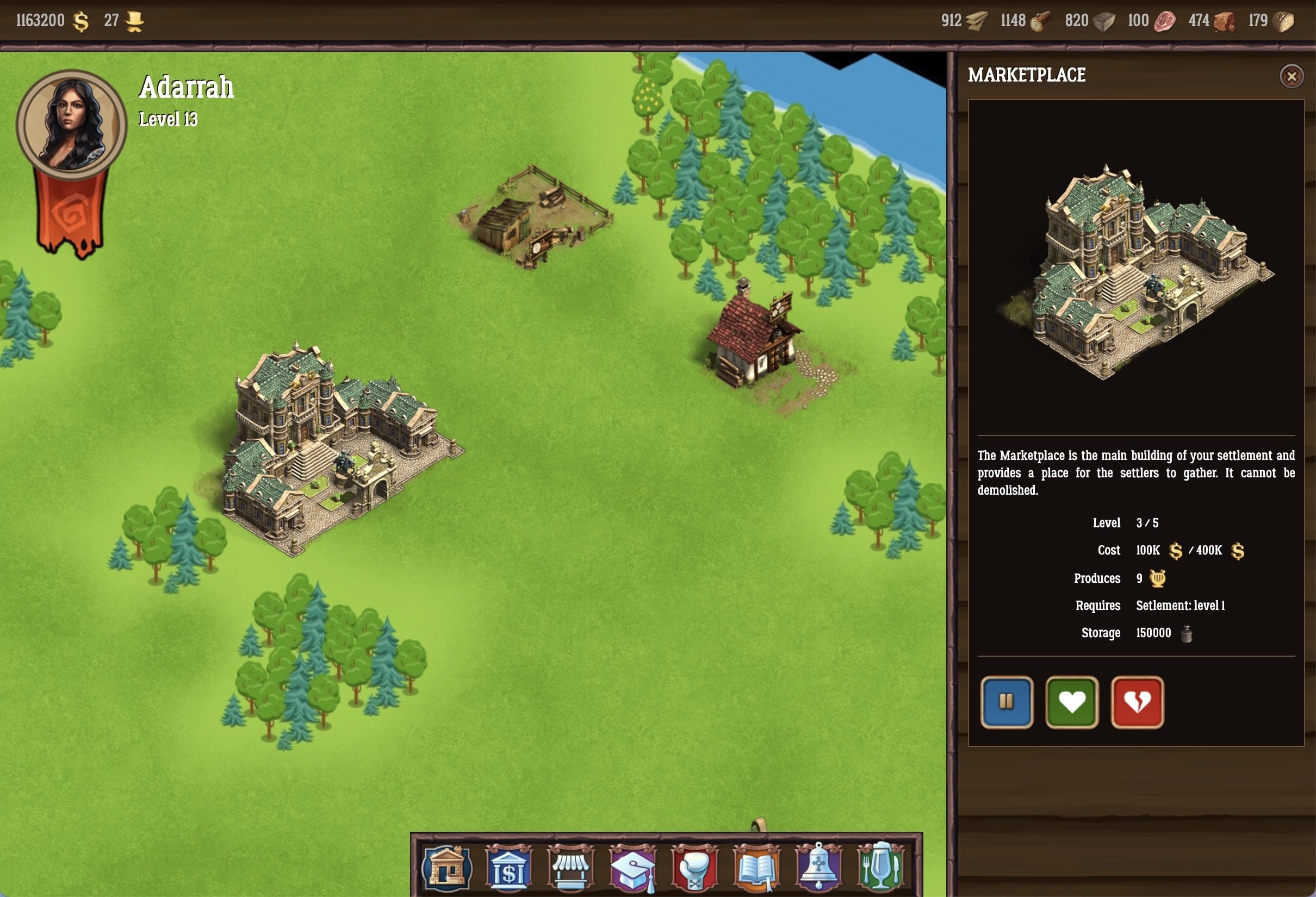1316x897 pixels.
Task: Select the market stall category
Action: (570, 867)
